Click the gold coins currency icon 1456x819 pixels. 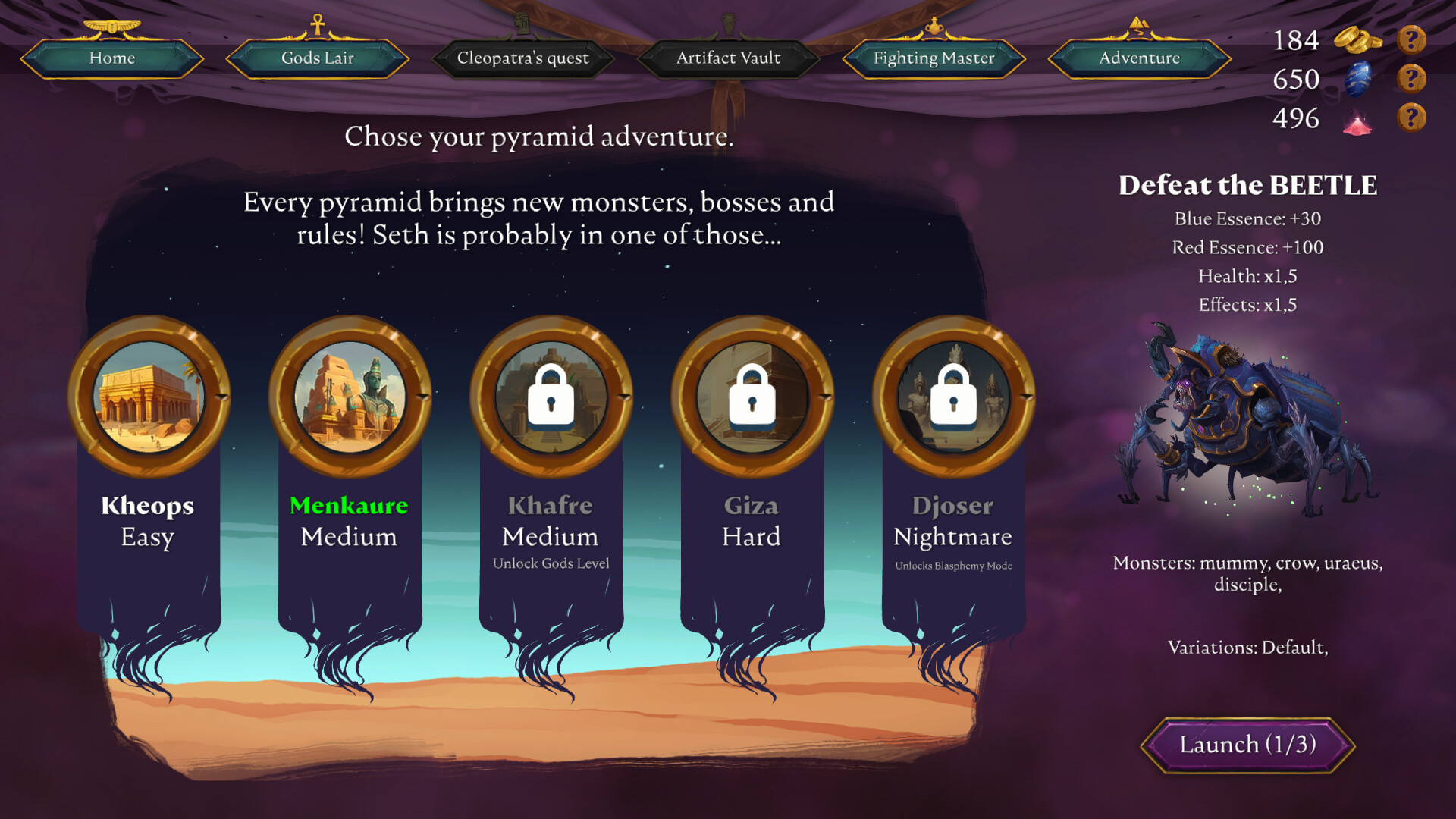[x=1358, y=39]
